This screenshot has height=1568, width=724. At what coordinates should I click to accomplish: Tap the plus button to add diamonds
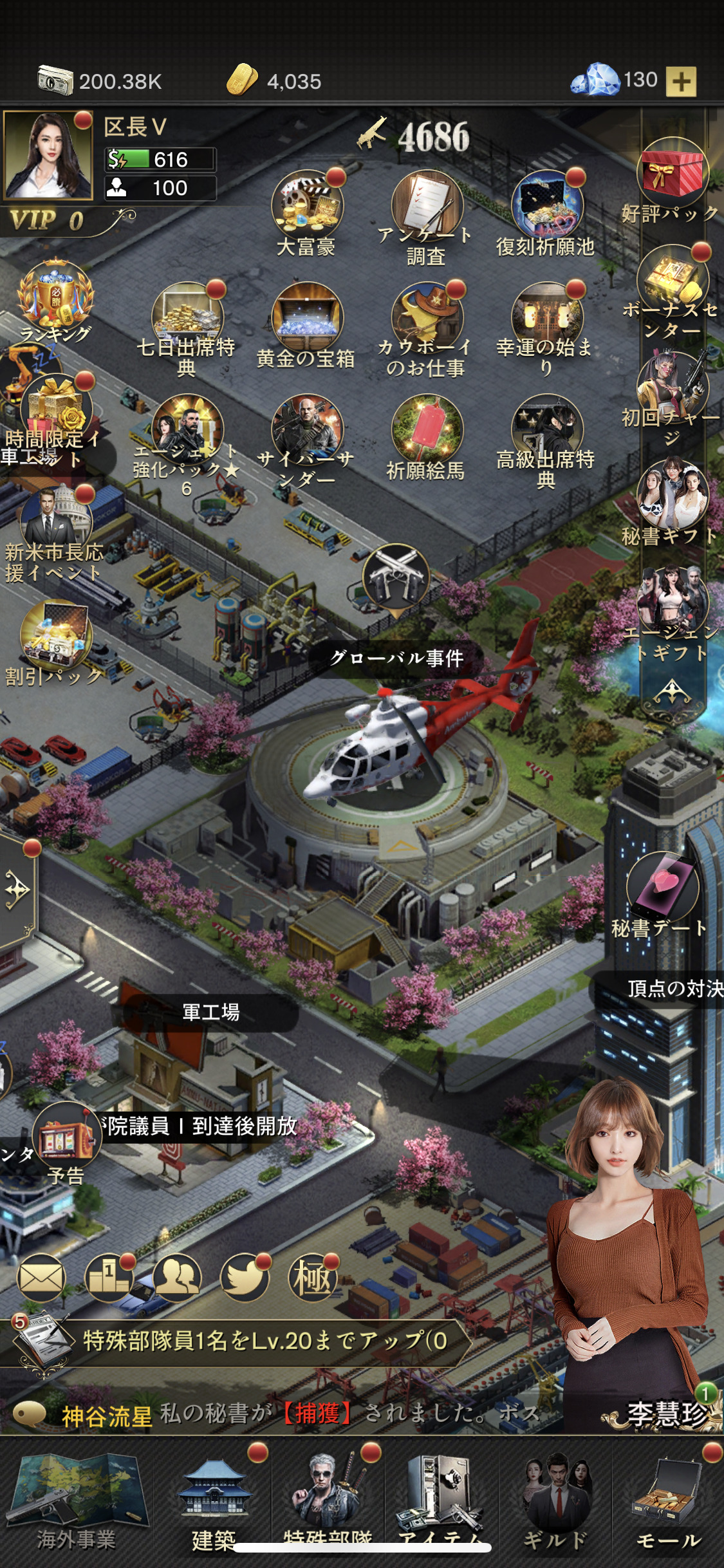(681, 82)
